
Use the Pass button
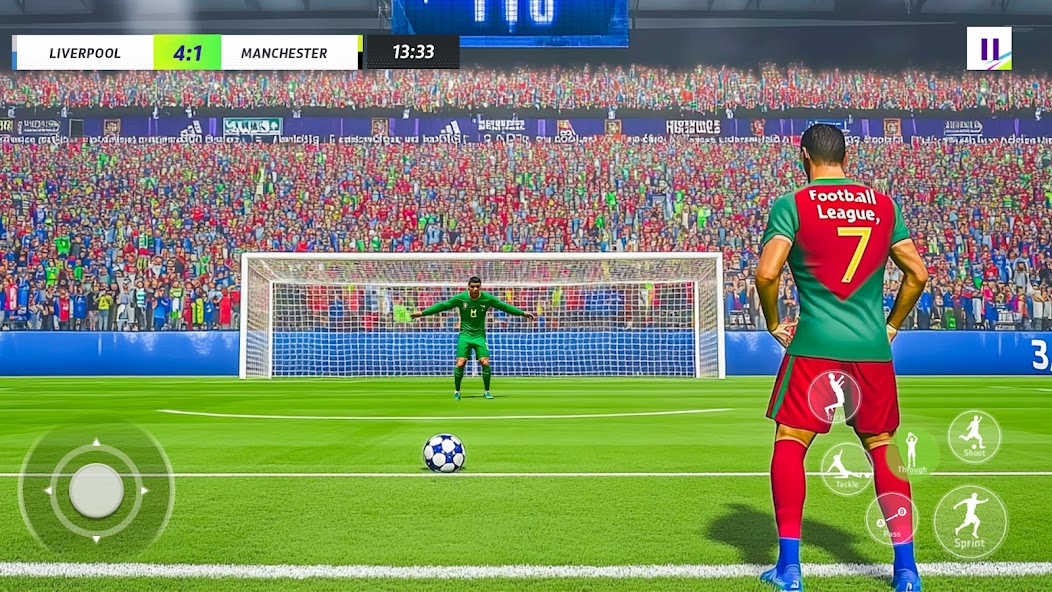(x=891, y=518)
